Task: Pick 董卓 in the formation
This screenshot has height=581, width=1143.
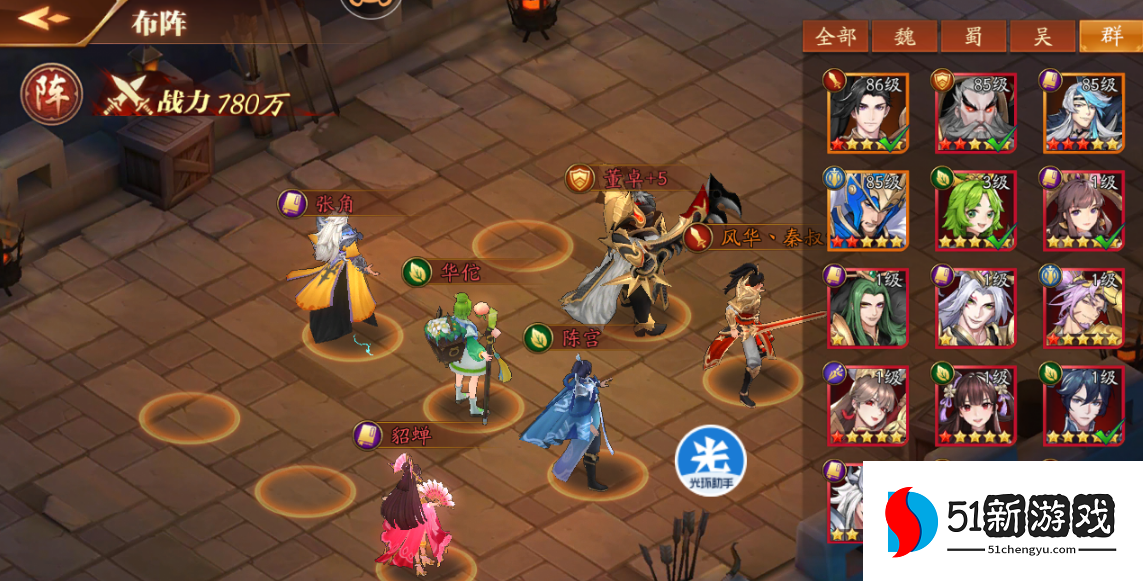Action: (x=628, y=265)
